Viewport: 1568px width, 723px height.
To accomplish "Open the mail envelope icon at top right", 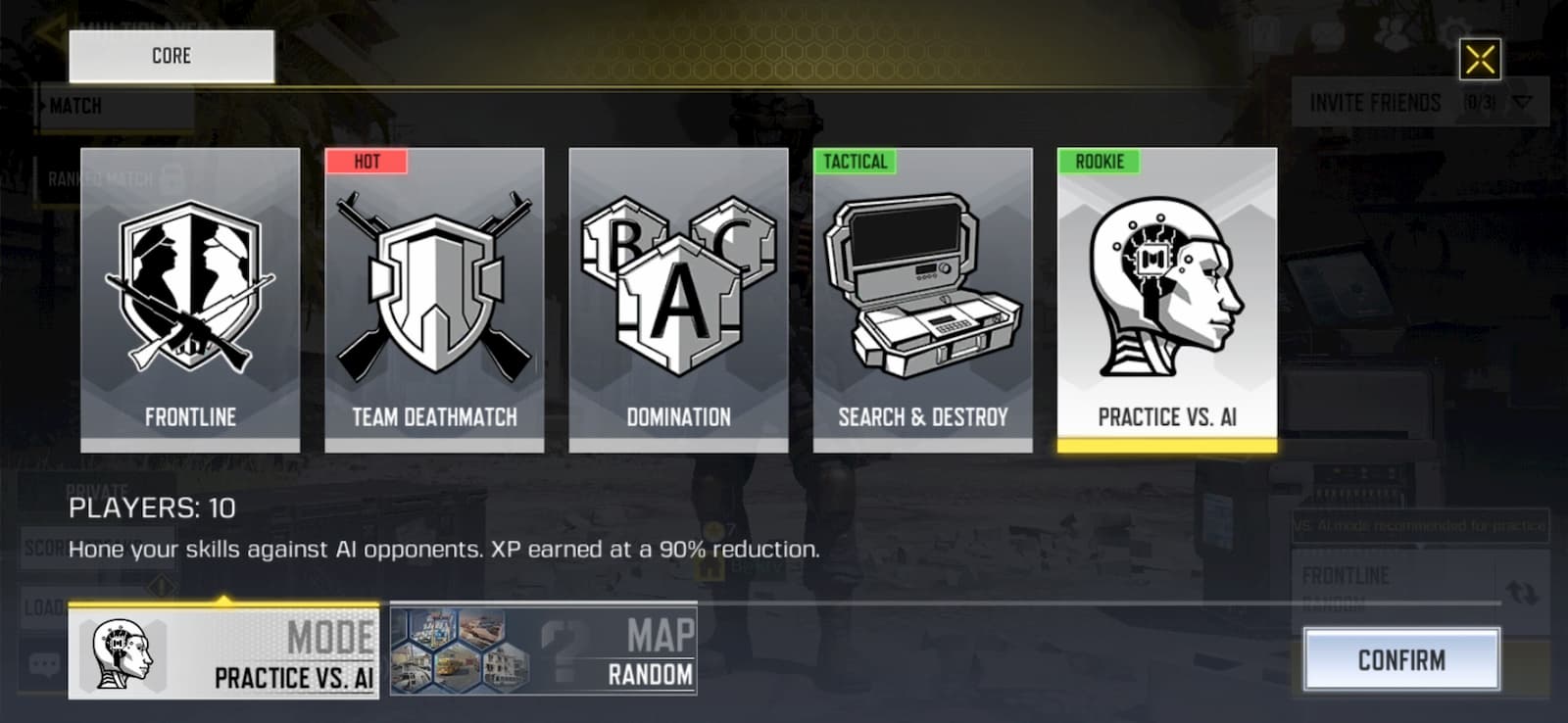I will pos(1328,34).
